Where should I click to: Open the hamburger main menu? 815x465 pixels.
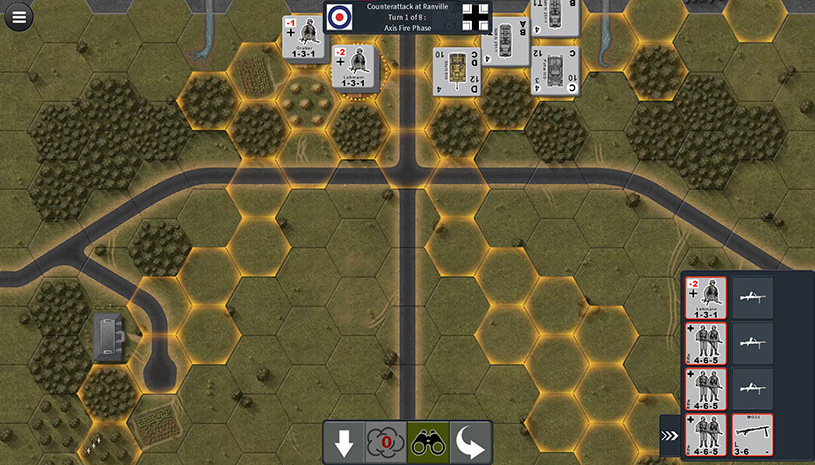[18, 16]
